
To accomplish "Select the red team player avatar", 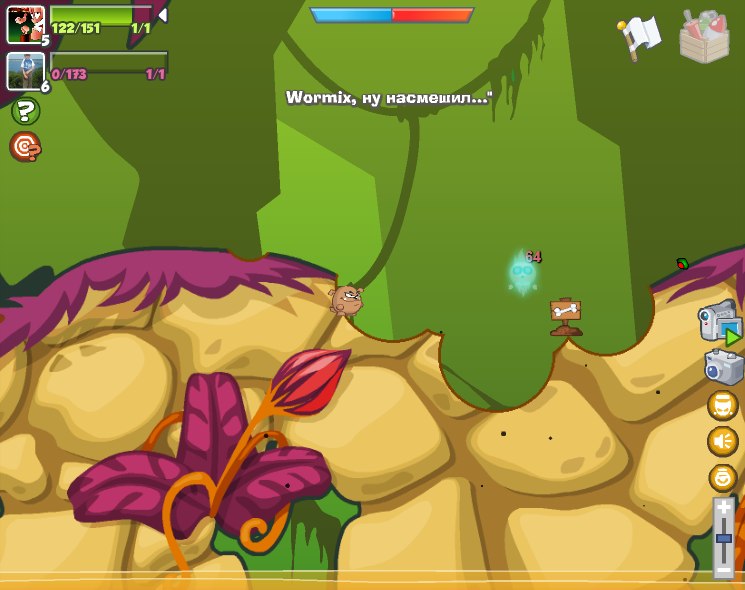I will click(x=25, y=24).
